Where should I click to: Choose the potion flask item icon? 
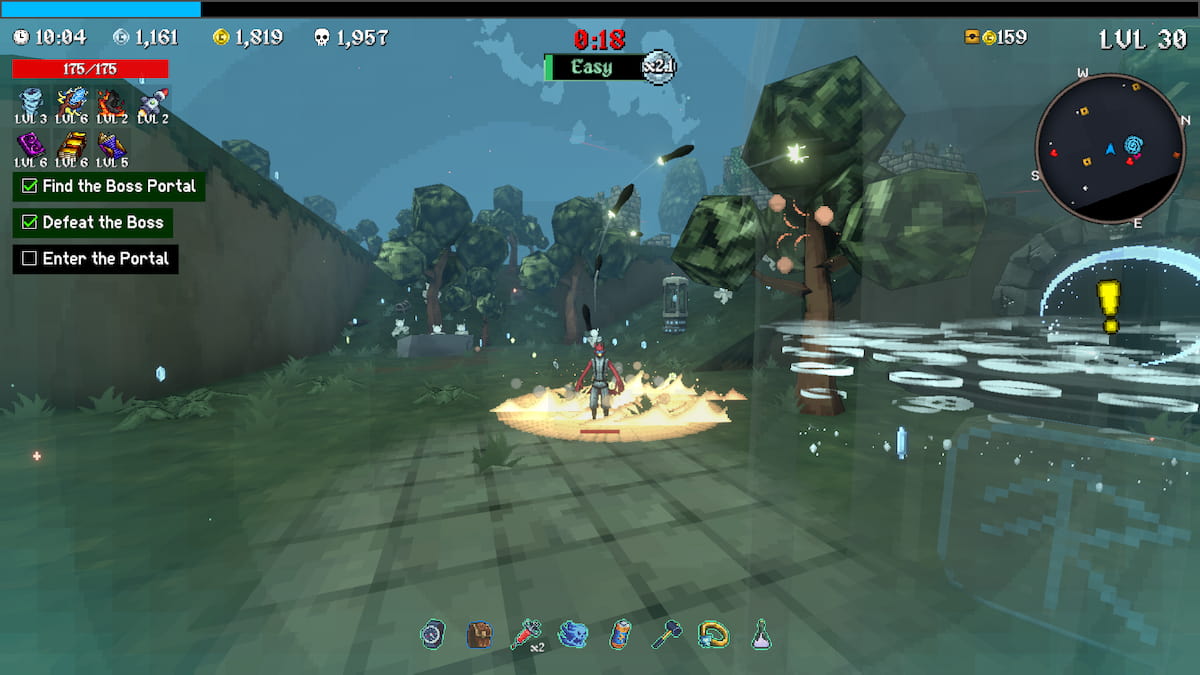pyautogui.click(x=761, y=634)
